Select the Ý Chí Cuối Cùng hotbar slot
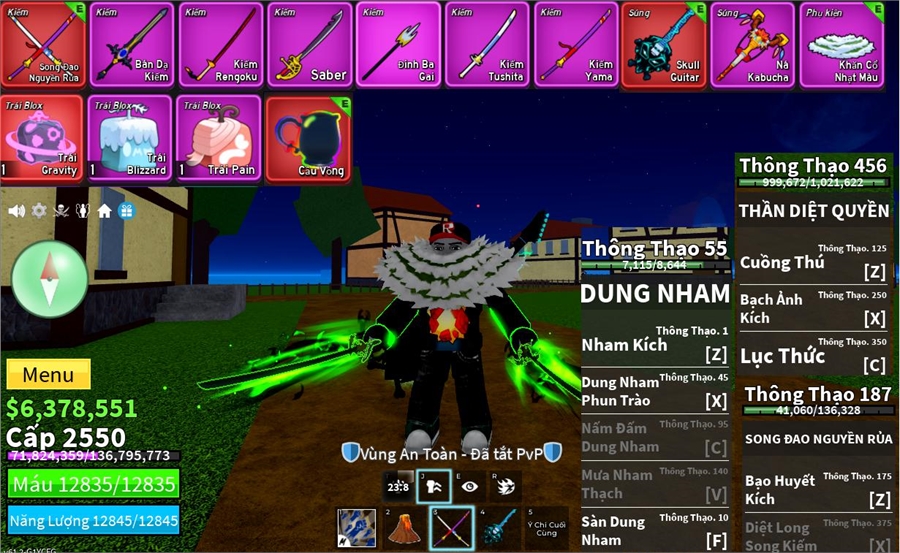 coord(547,528)
